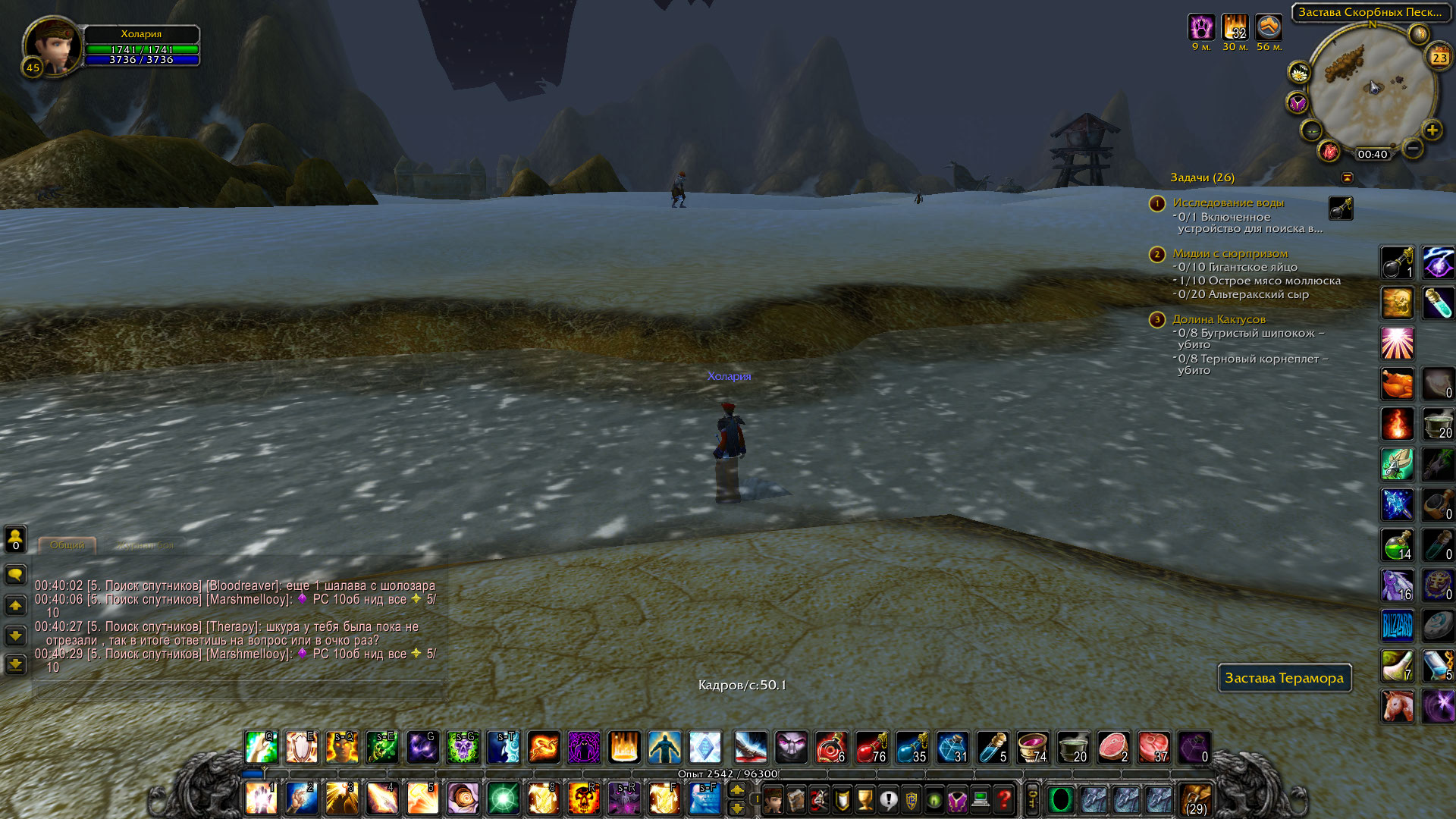This screenshot has width=1456, height=819.
Task: Open the Мидии с сюрпризом quest
Action: [x=1230, y=253]
